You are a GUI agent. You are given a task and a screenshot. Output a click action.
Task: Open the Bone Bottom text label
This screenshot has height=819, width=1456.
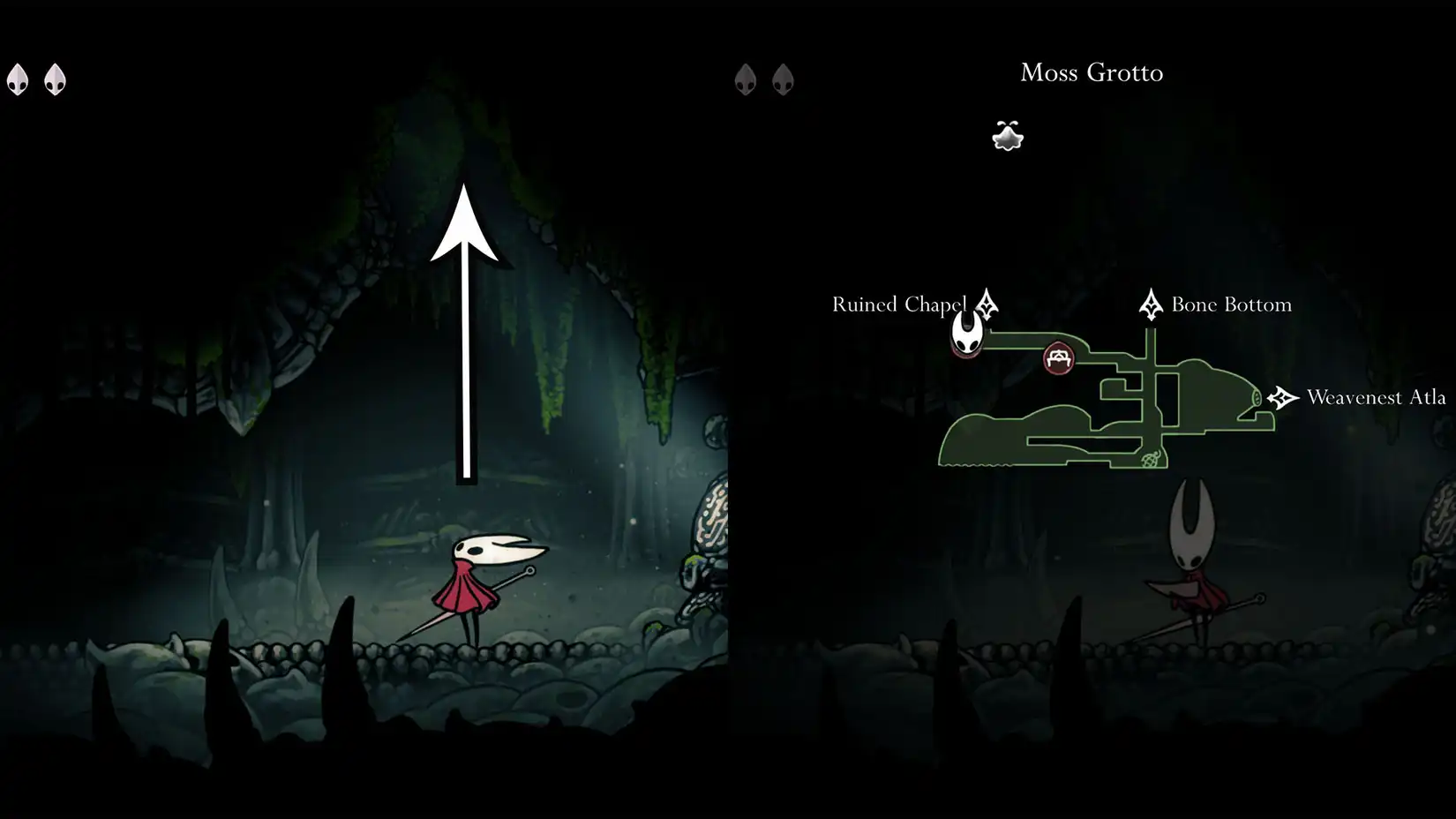(x=1230, y=304)
